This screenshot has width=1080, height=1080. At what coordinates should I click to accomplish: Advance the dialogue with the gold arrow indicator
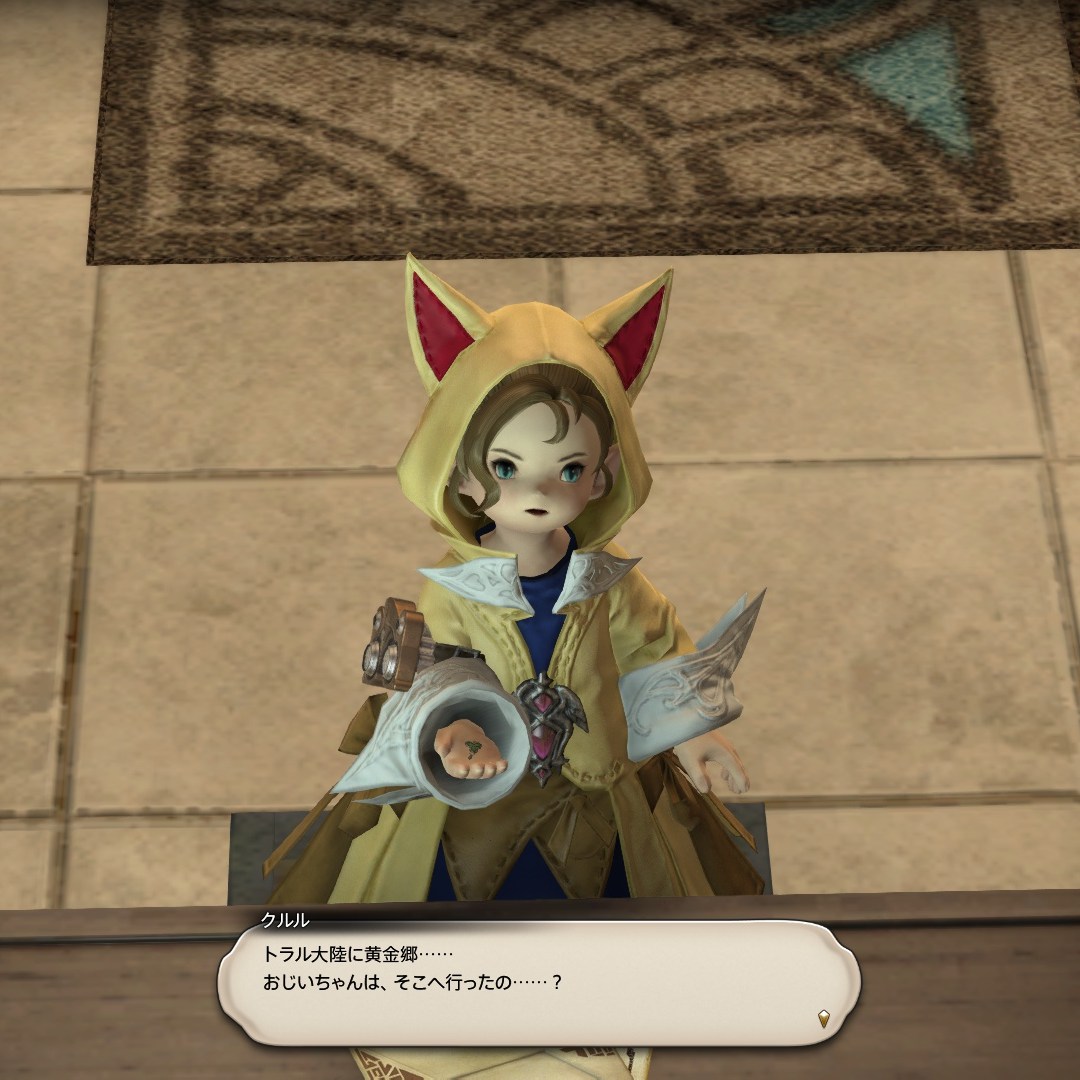823,1019
